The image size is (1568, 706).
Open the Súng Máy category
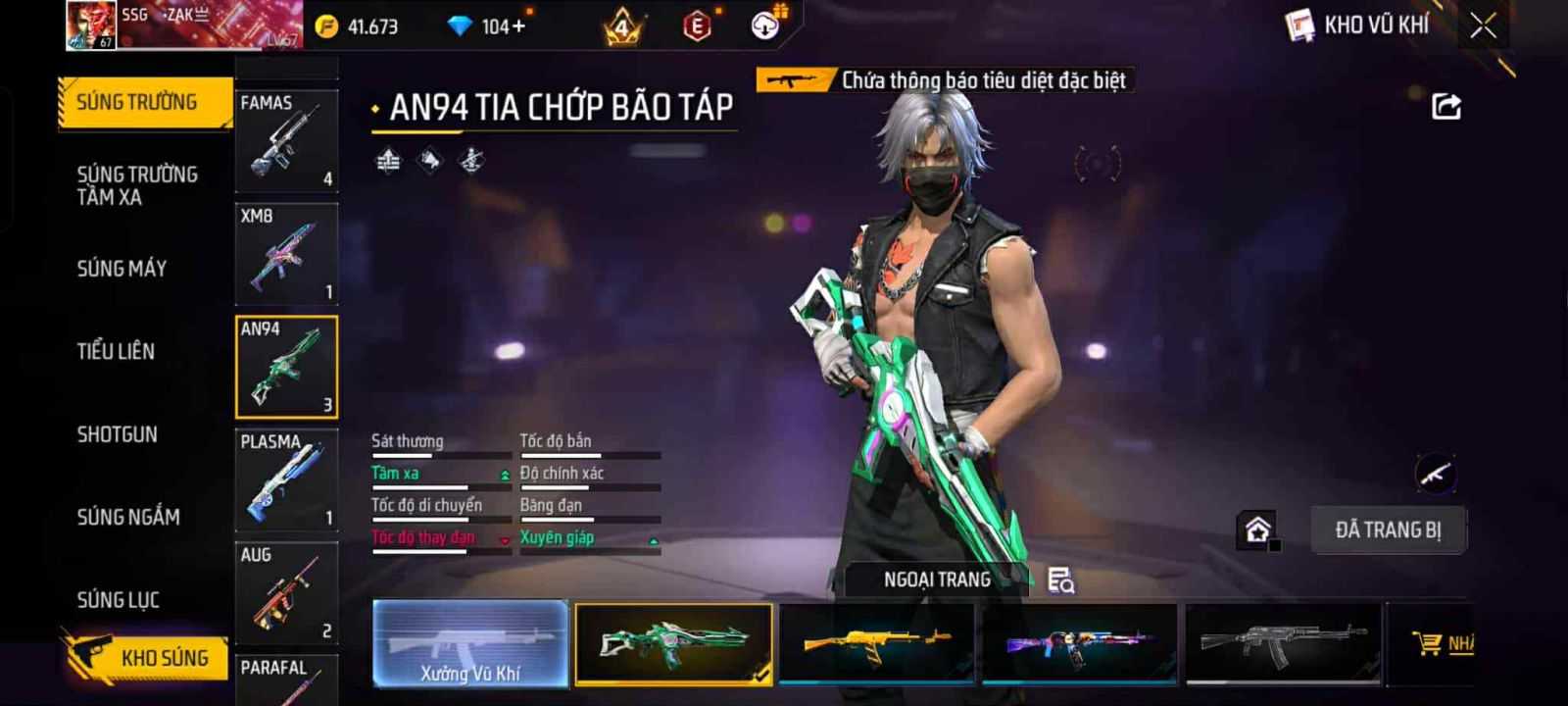click(x=122, y=269)
